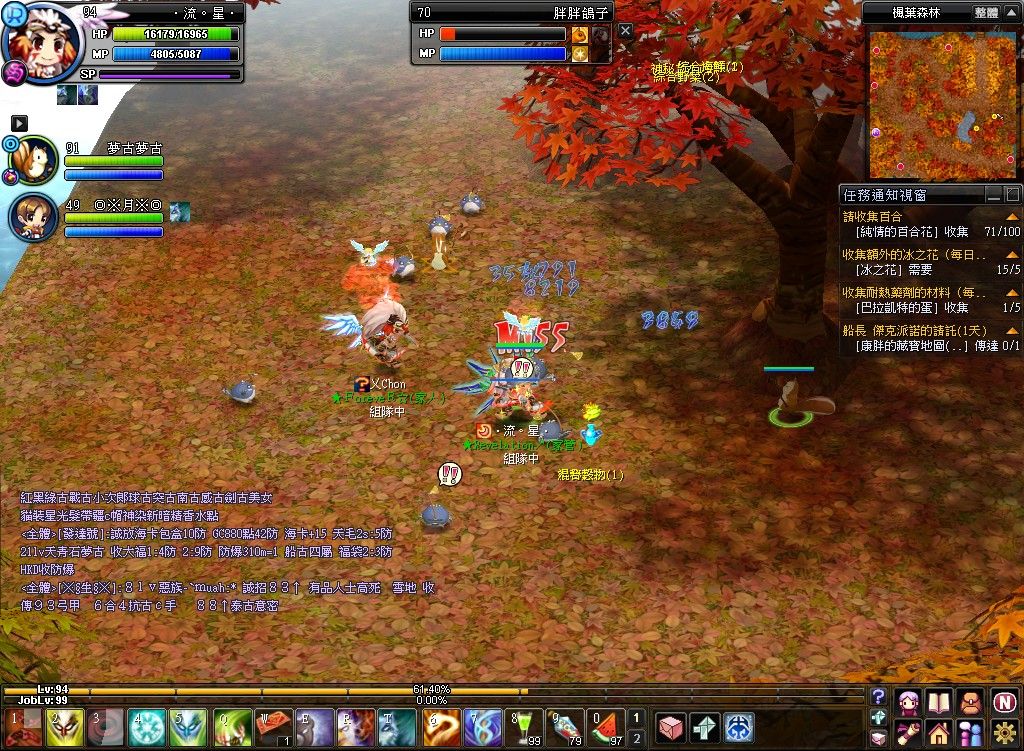Screen dimensions: 1024x751
Task: Open the help question mark button
Action: pos(878,697)
